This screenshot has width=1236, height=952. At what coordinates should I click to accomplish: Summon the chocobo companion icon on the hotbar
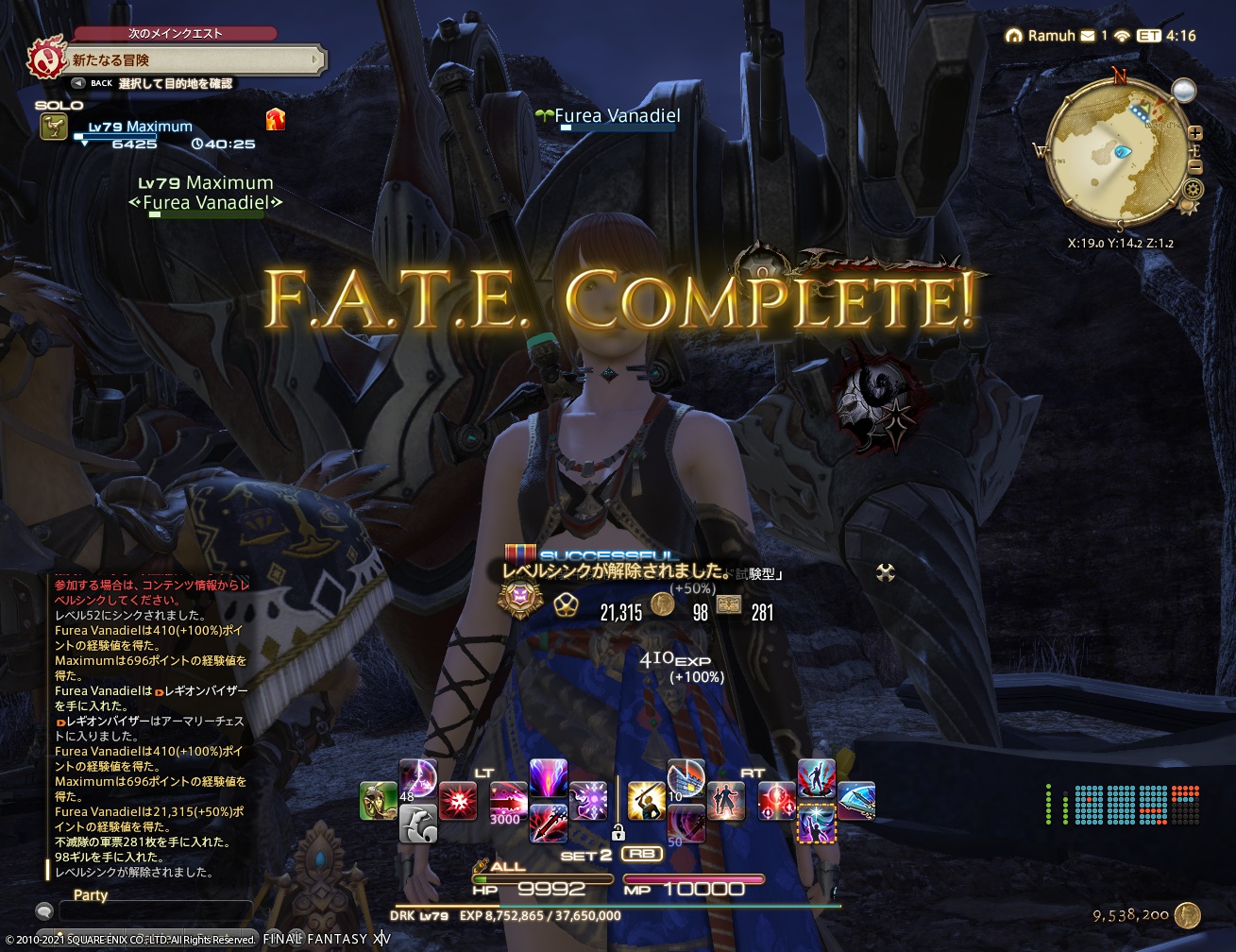420,824
